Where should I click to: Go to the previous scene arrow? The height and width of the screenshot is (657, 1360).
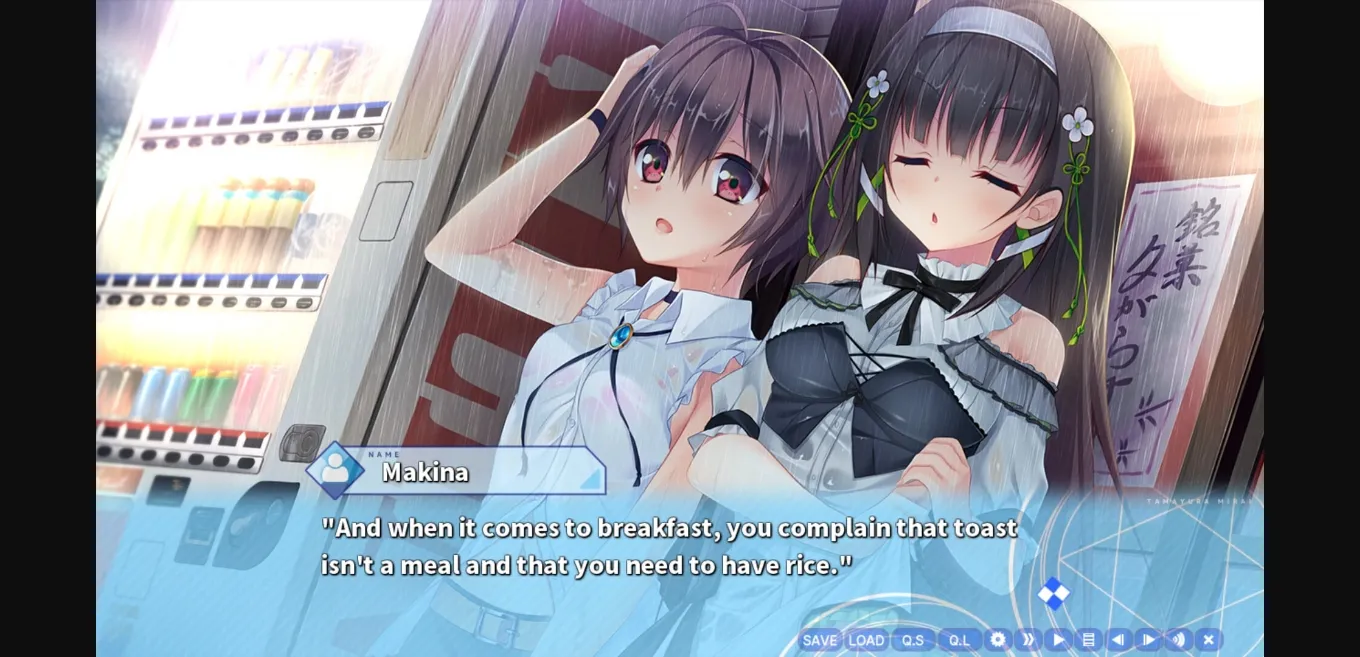1118,640
